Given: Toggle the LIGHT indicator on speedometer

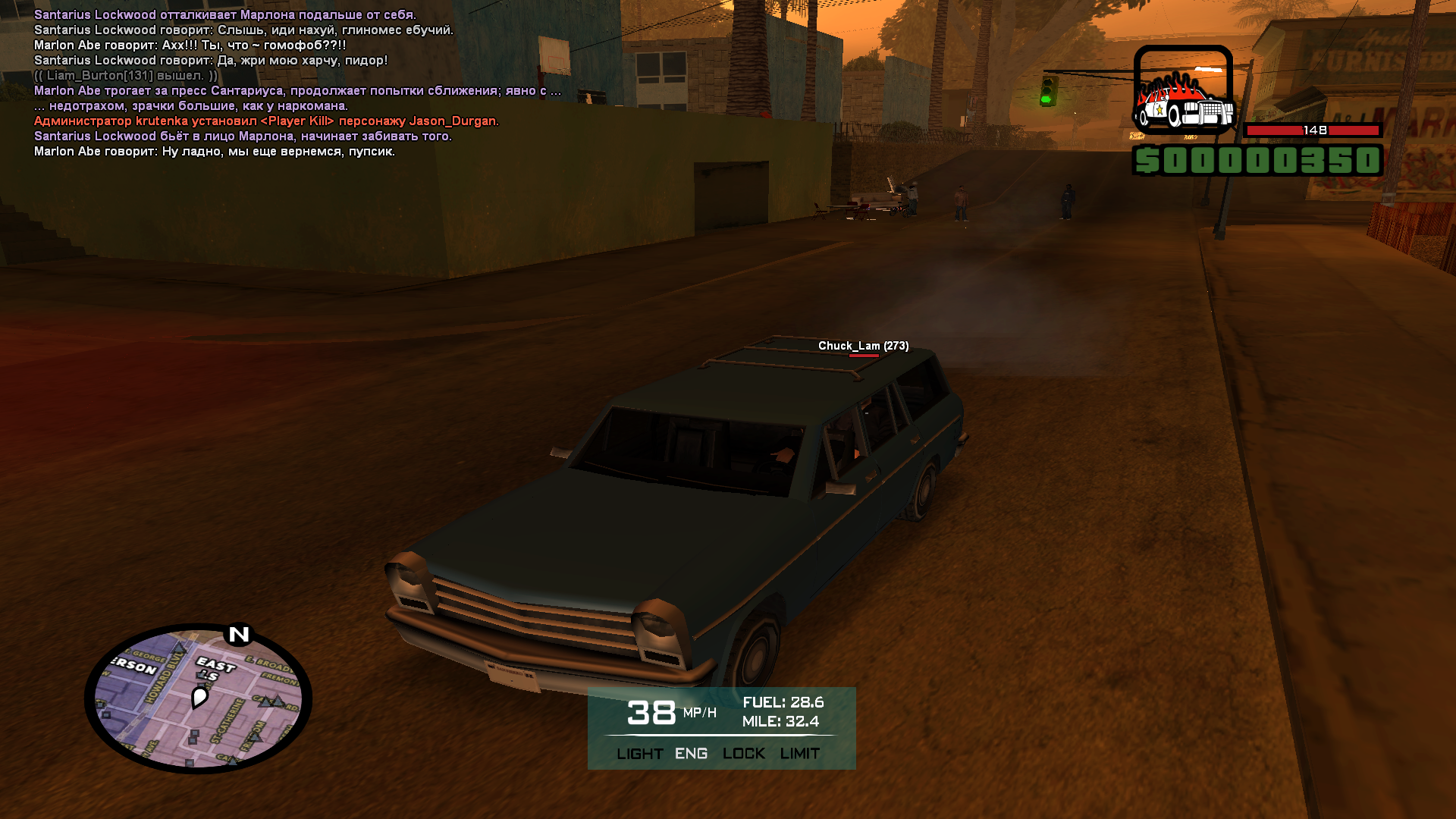Looking at the screenshot, I should (x=639, y=754).
